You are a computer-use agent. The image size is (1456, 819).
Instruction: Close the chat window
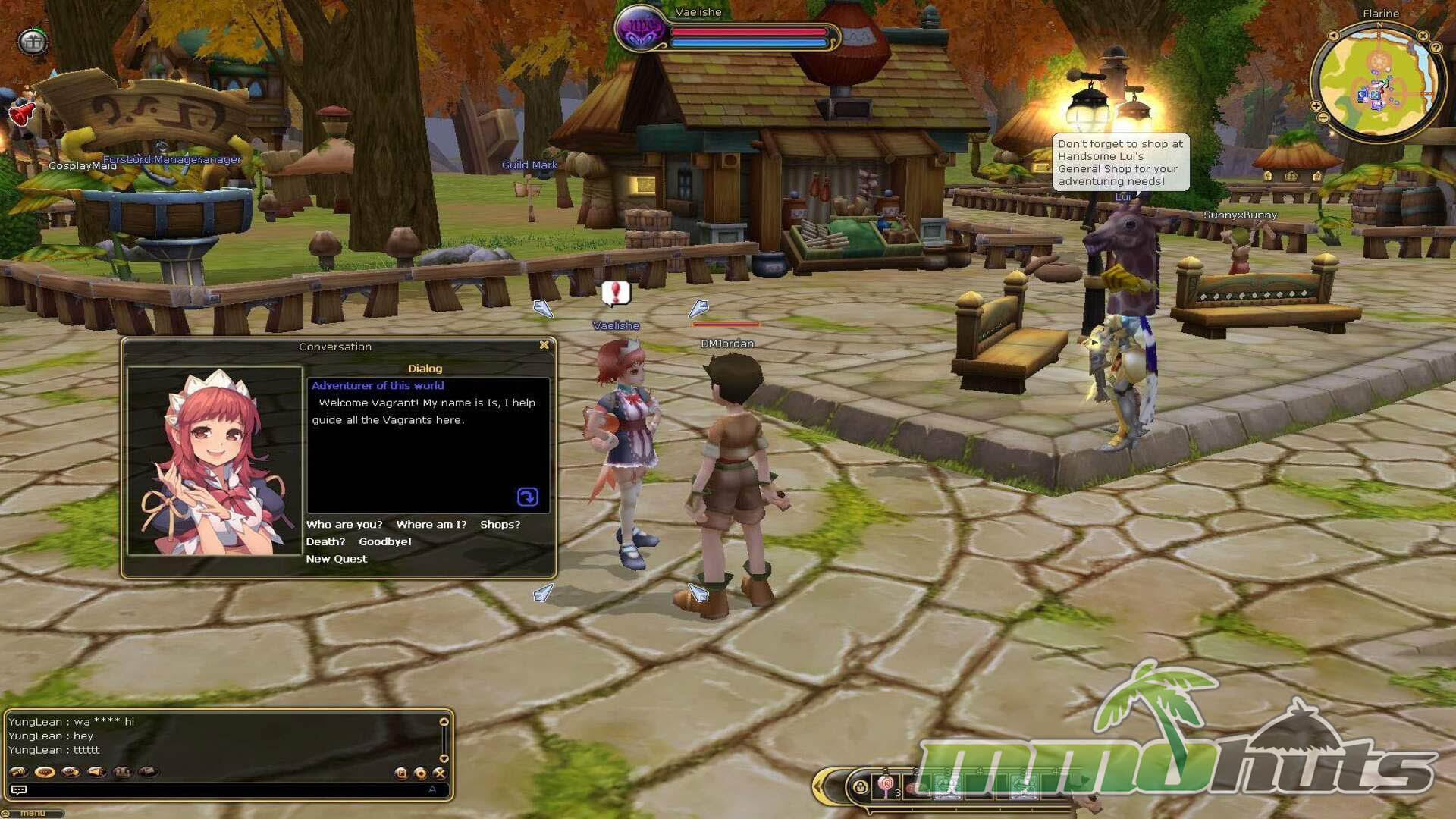click(x=439, y=773)
